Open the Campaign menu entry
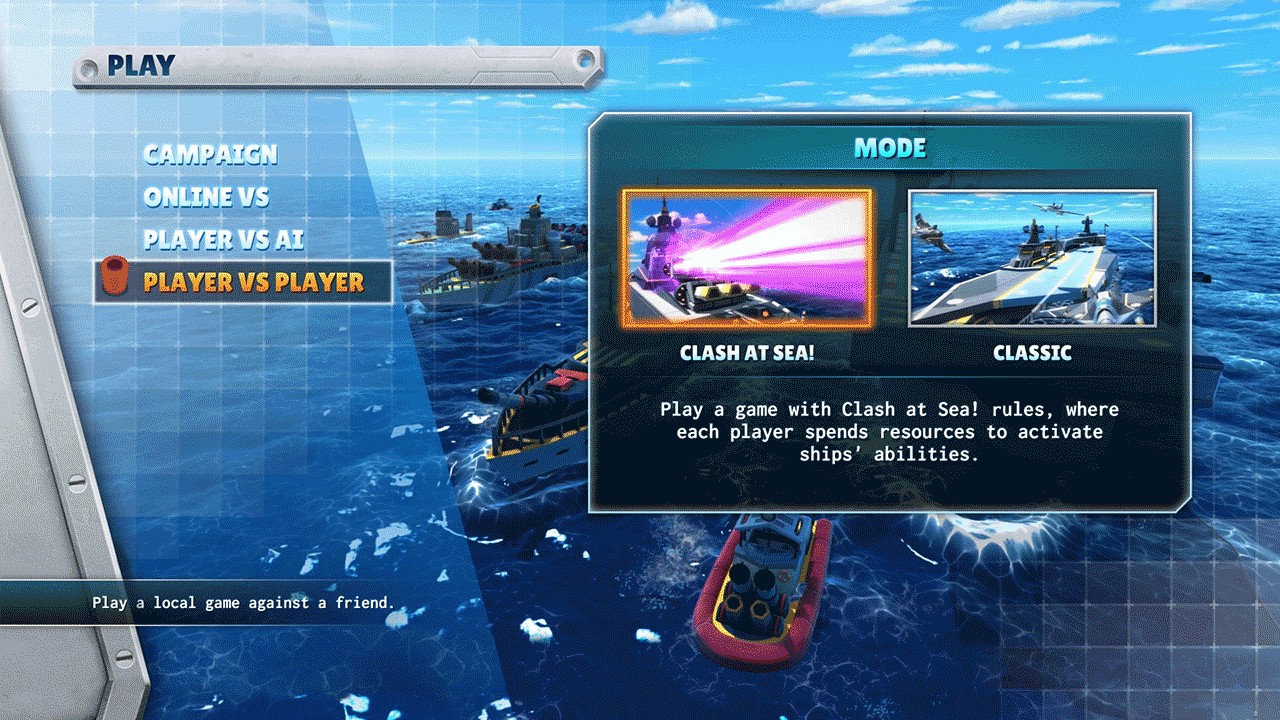This screenshot has height=720, width=1280. tap(210, 155)
